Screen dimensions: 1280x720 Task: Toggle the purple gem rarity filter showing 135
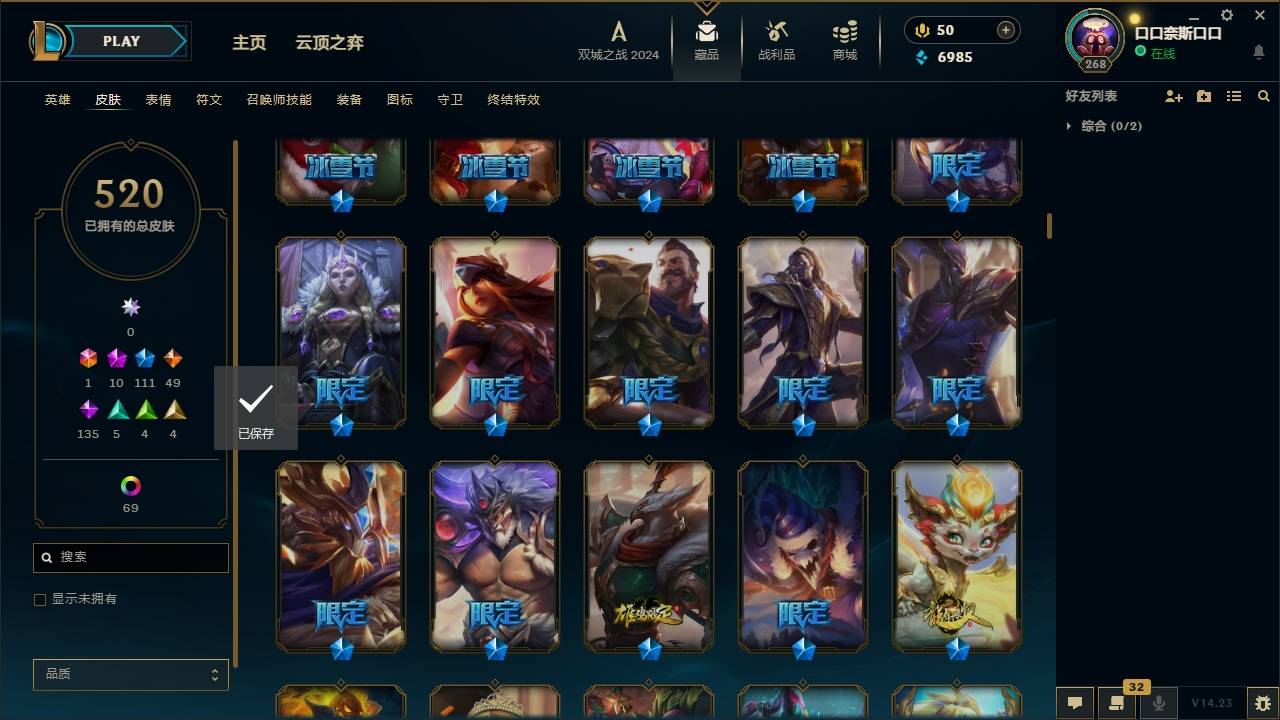point(87,409)
